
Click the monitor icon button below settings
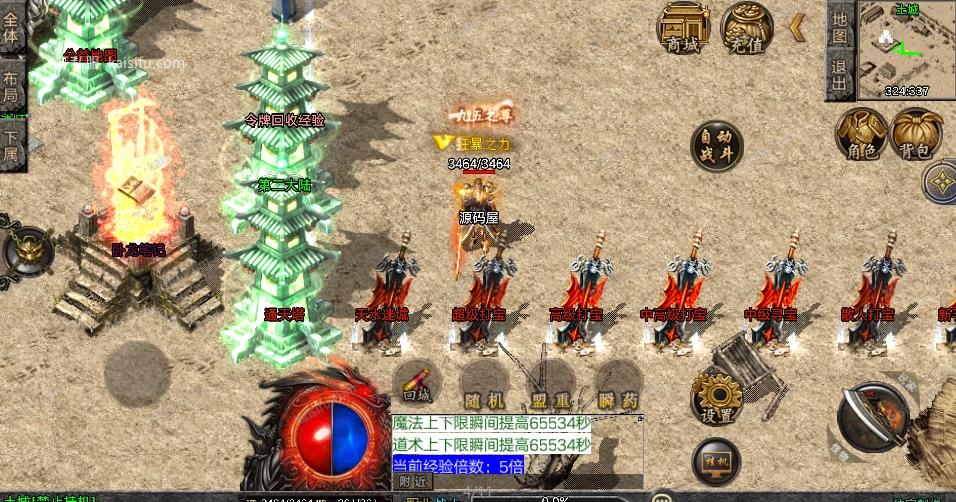pos(716,459)
